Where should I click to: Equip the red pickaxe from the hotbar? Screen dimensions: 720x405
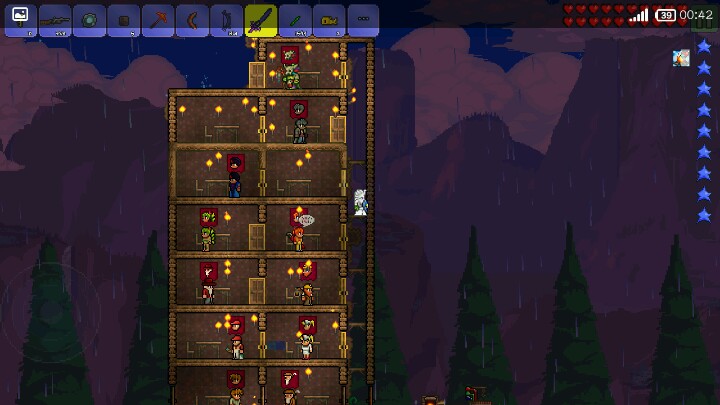(x=157, y=20)
